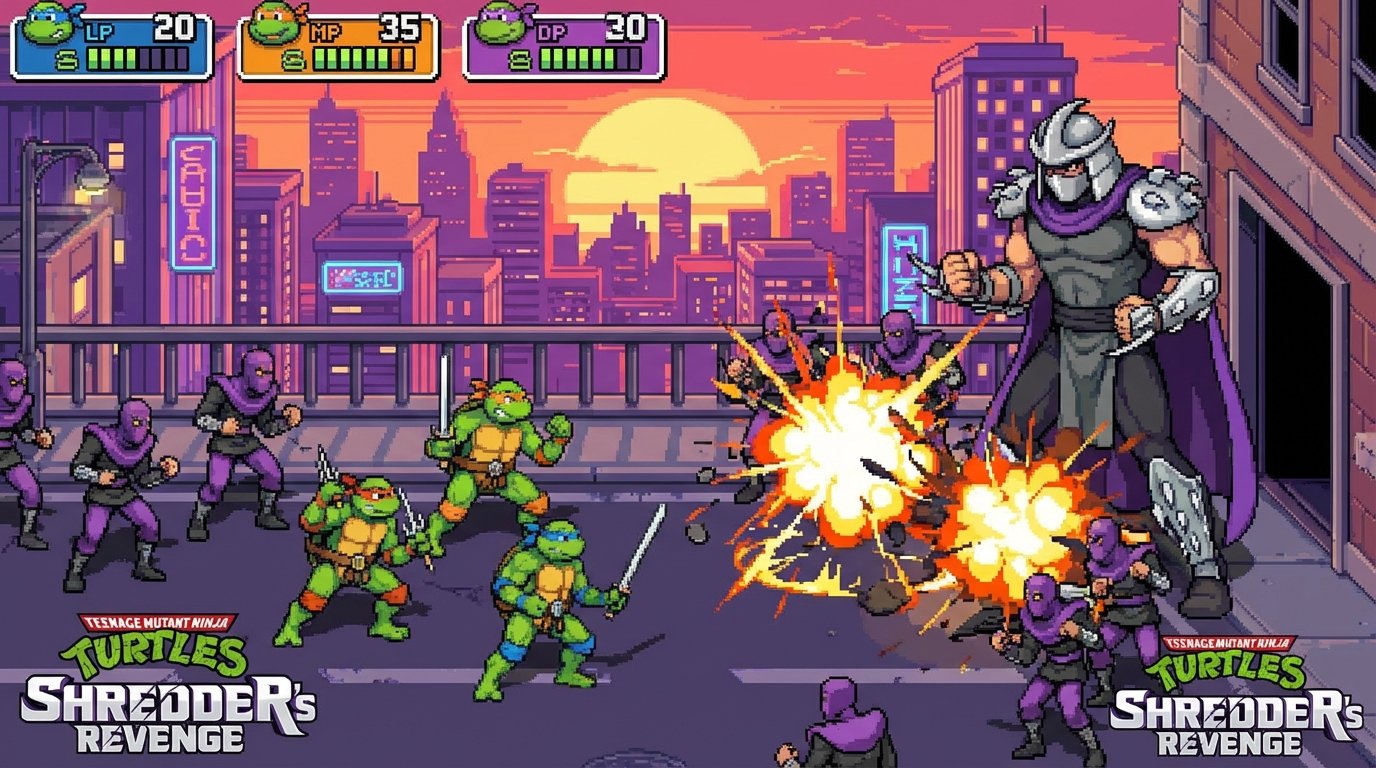Click the power icon below the DP label
This screenshot has width=1376, height=768.
point(520,62)
